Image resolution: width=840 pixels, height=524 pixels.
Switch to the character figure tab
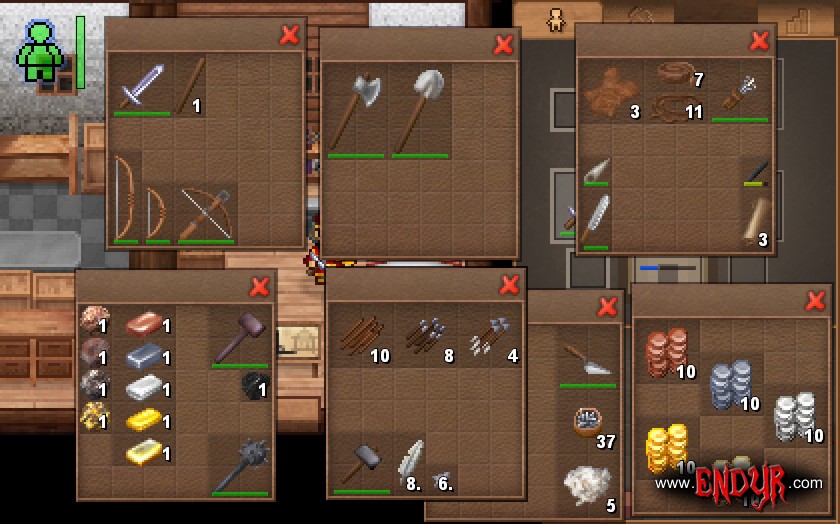coord(555,19)
